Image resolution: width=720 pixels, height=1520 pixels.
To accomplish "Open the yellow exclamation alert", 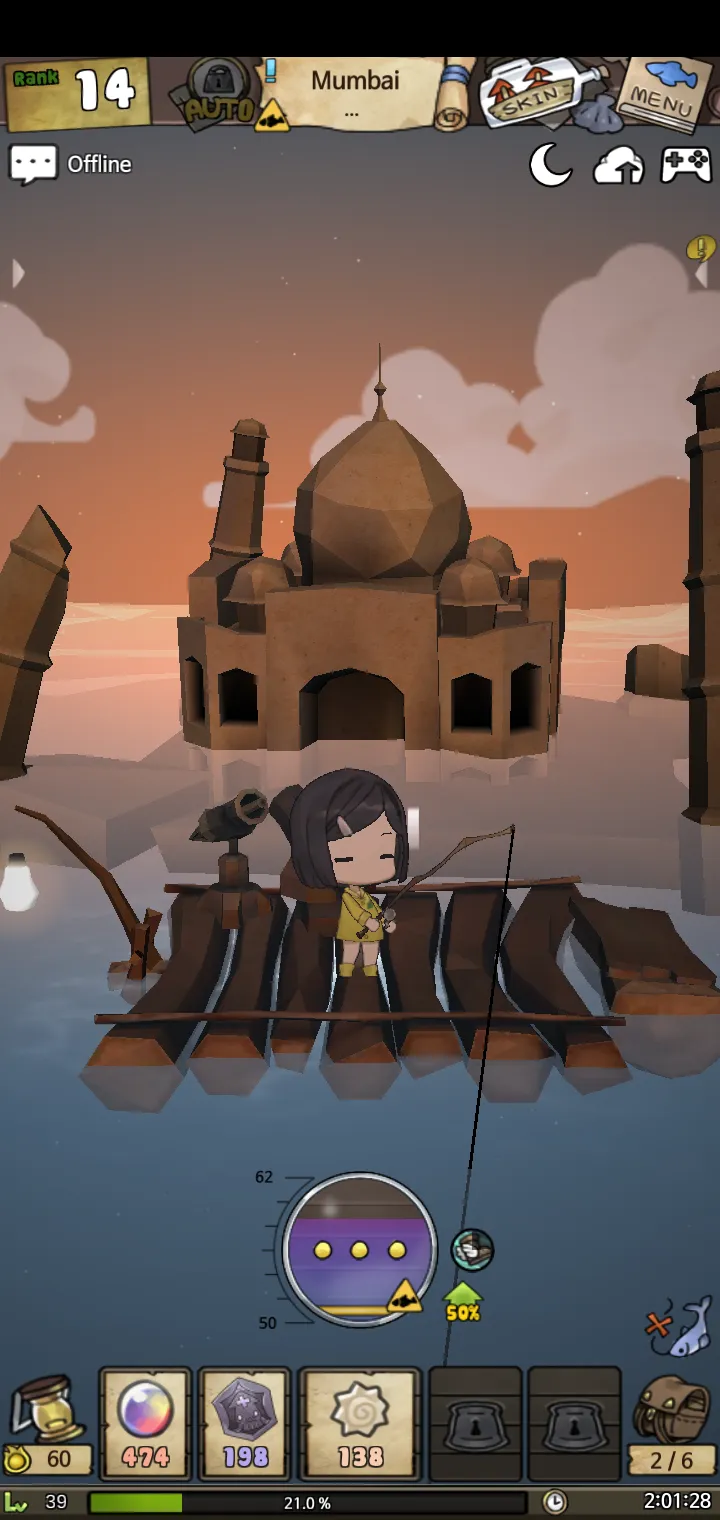I will coord(701,248).
